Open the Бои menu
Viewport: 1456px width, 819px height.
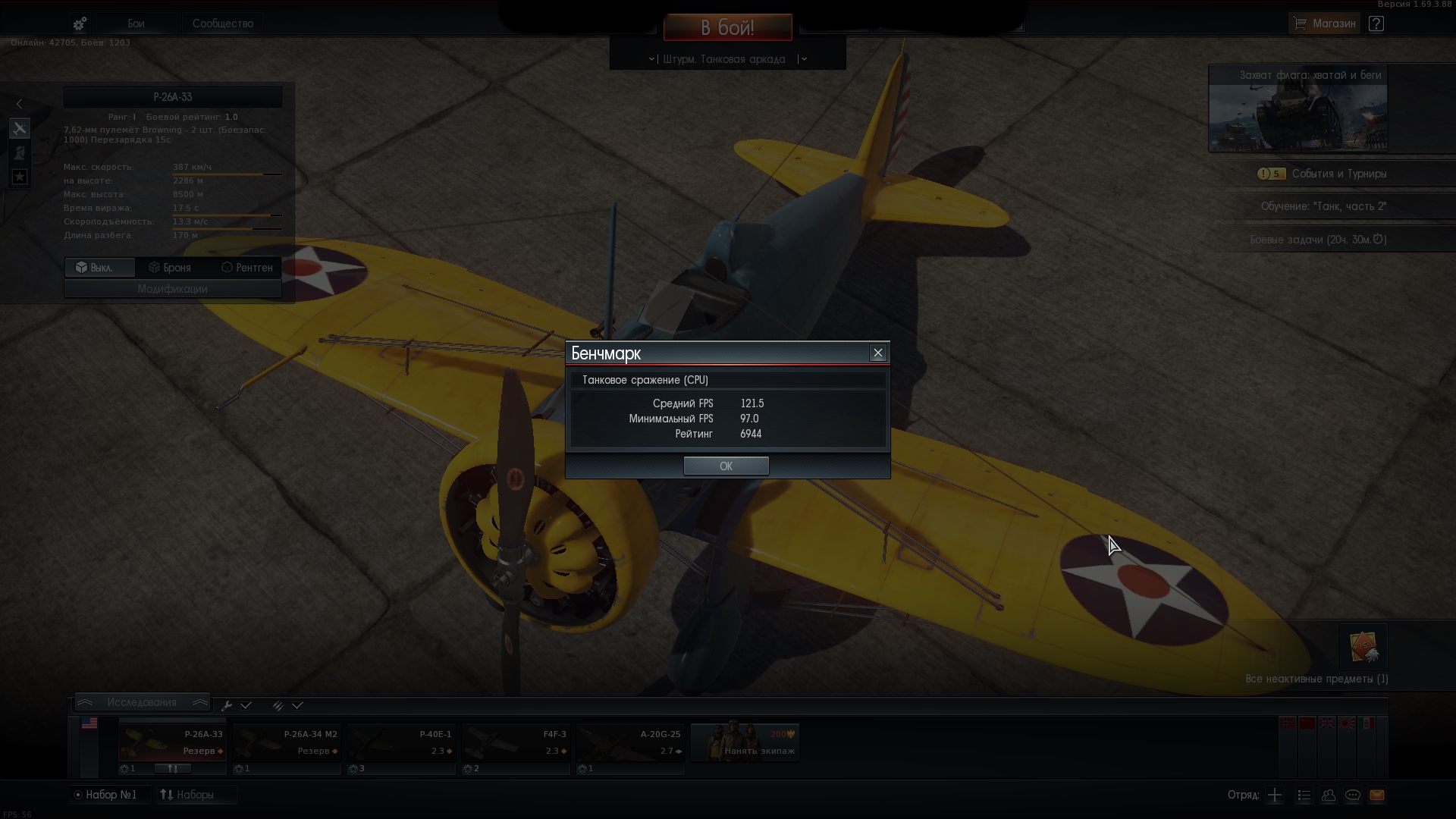(x=136, y=24)
